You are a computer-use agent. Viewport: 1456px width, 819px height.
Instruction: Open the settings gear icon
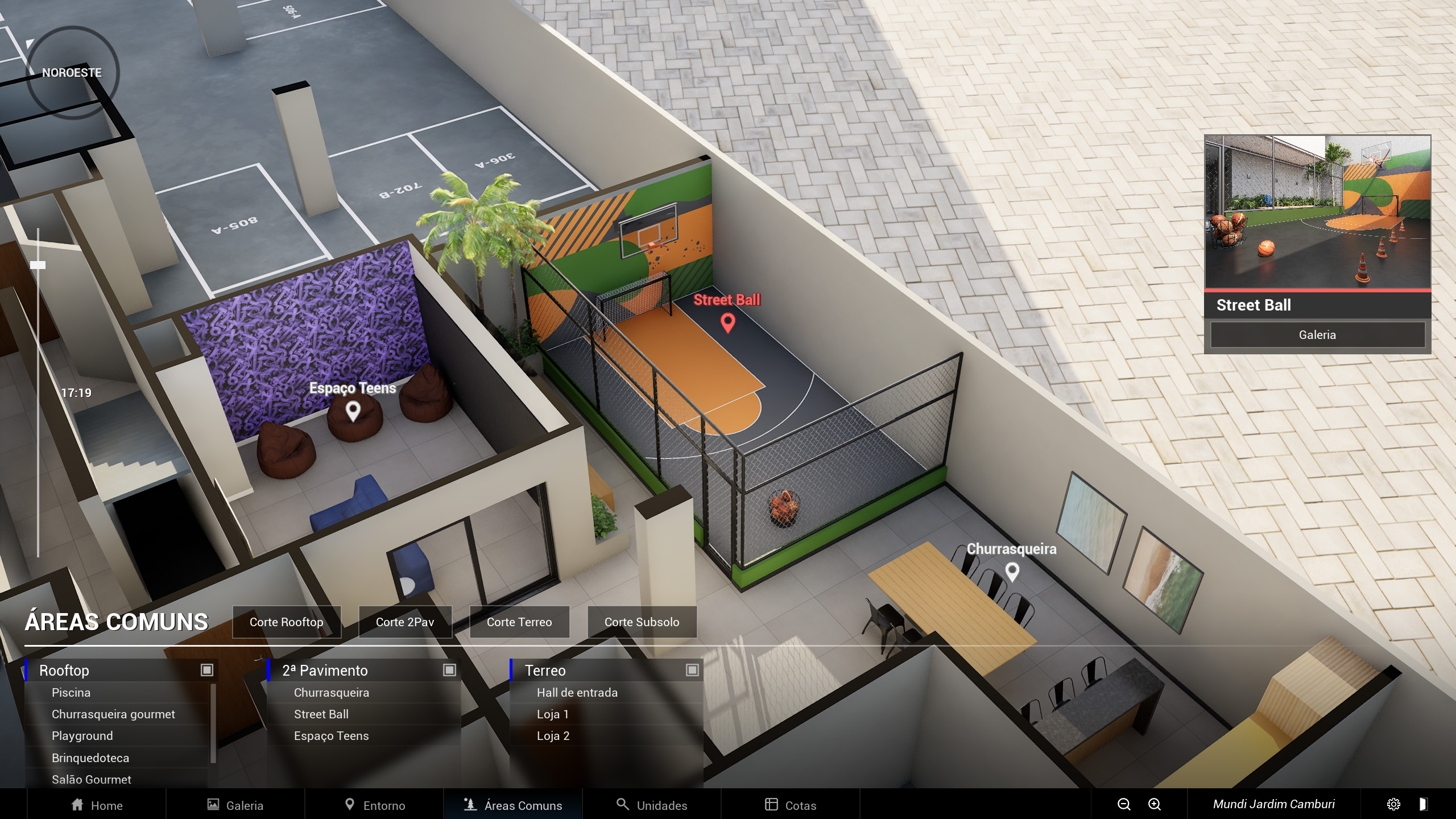(x=1393, y=804)
